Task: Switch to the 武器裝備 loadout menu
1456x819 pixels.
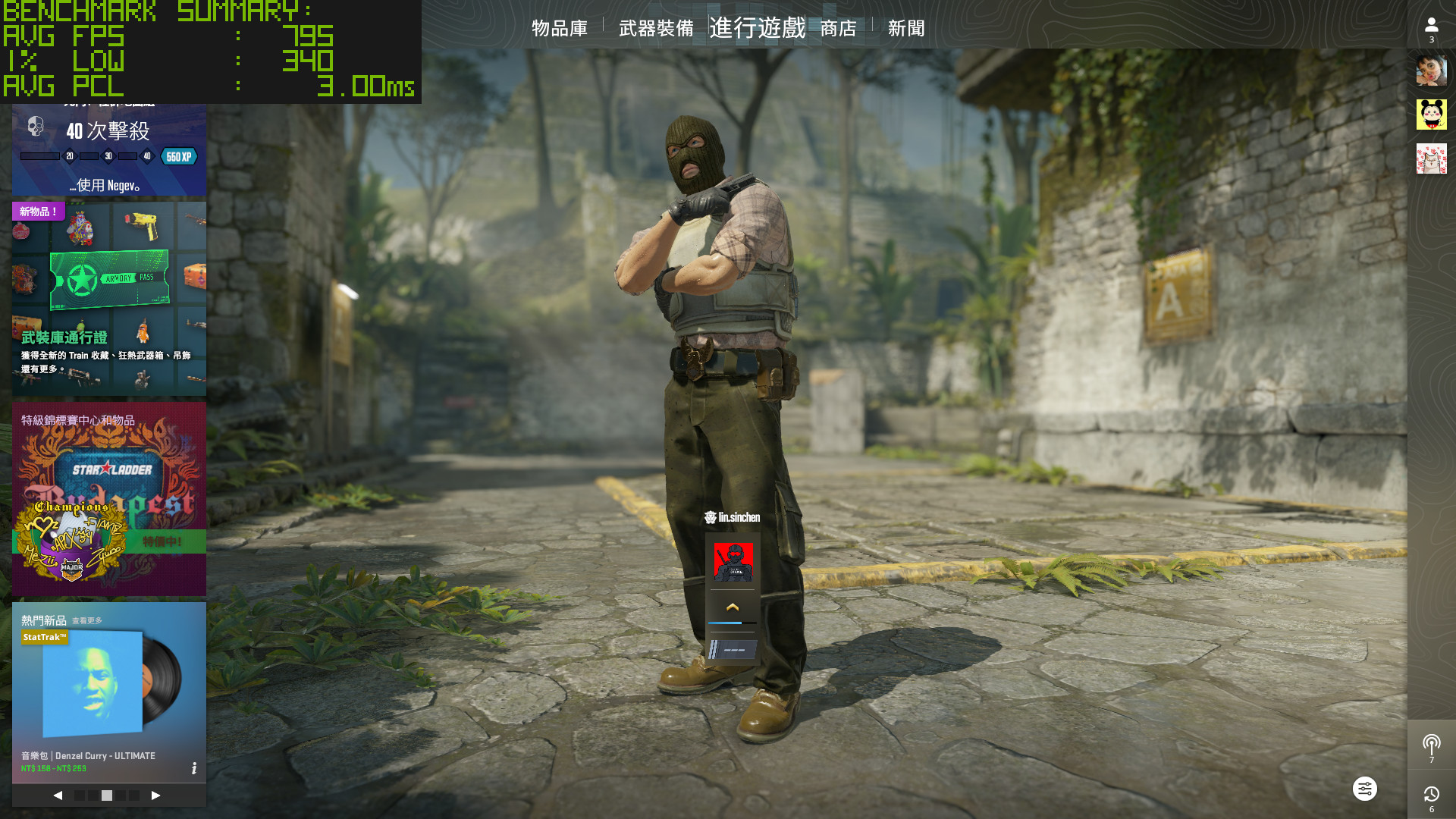Action: coord(656,28)
